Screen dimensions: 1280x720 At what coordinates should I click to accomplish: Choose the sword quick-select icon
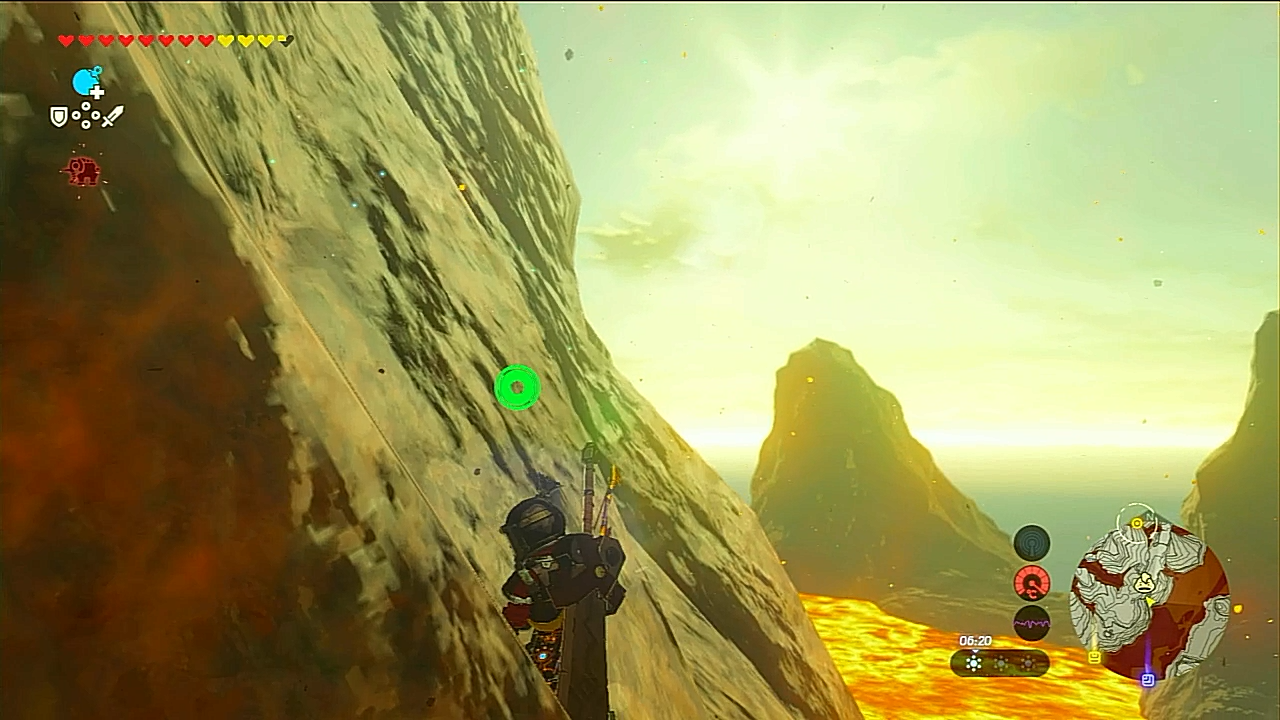click(112, 117)
